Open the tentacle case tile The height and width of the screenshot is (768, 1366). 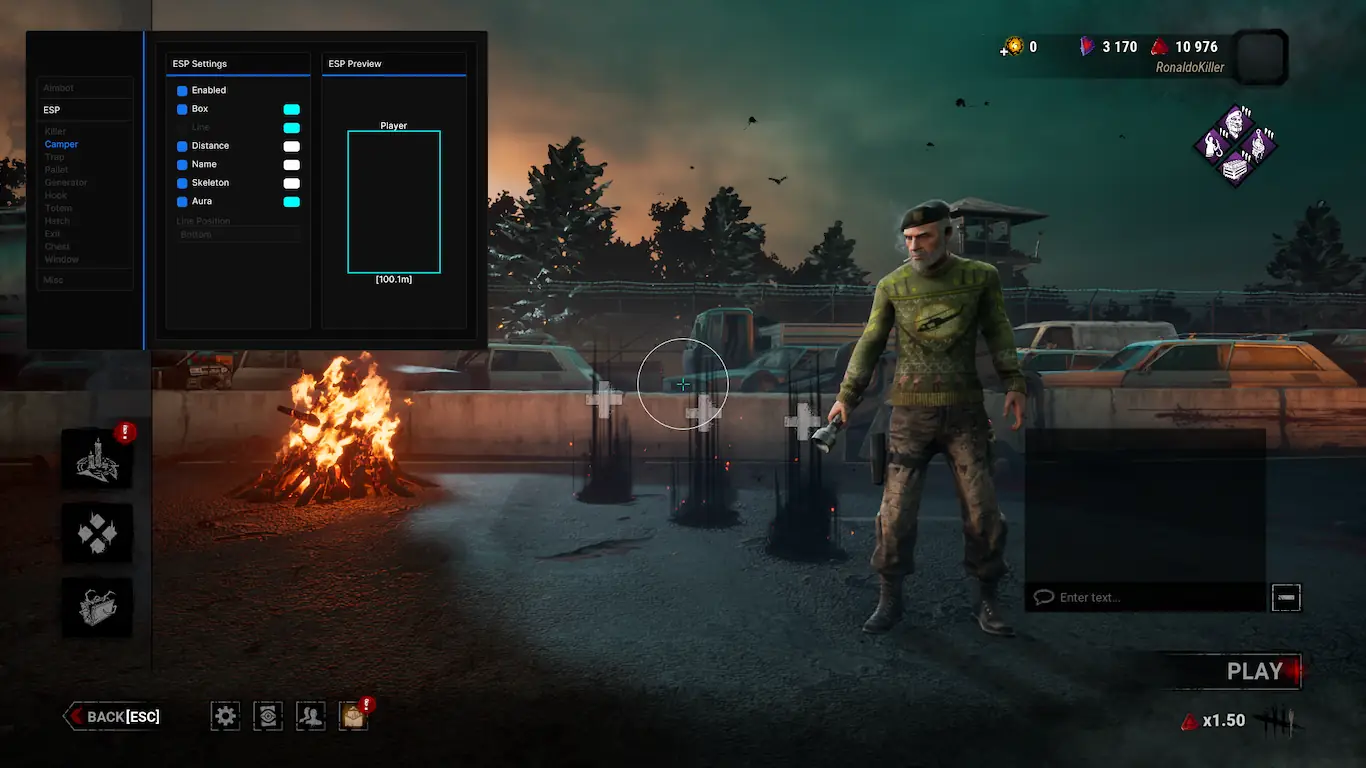click(97, 606)
